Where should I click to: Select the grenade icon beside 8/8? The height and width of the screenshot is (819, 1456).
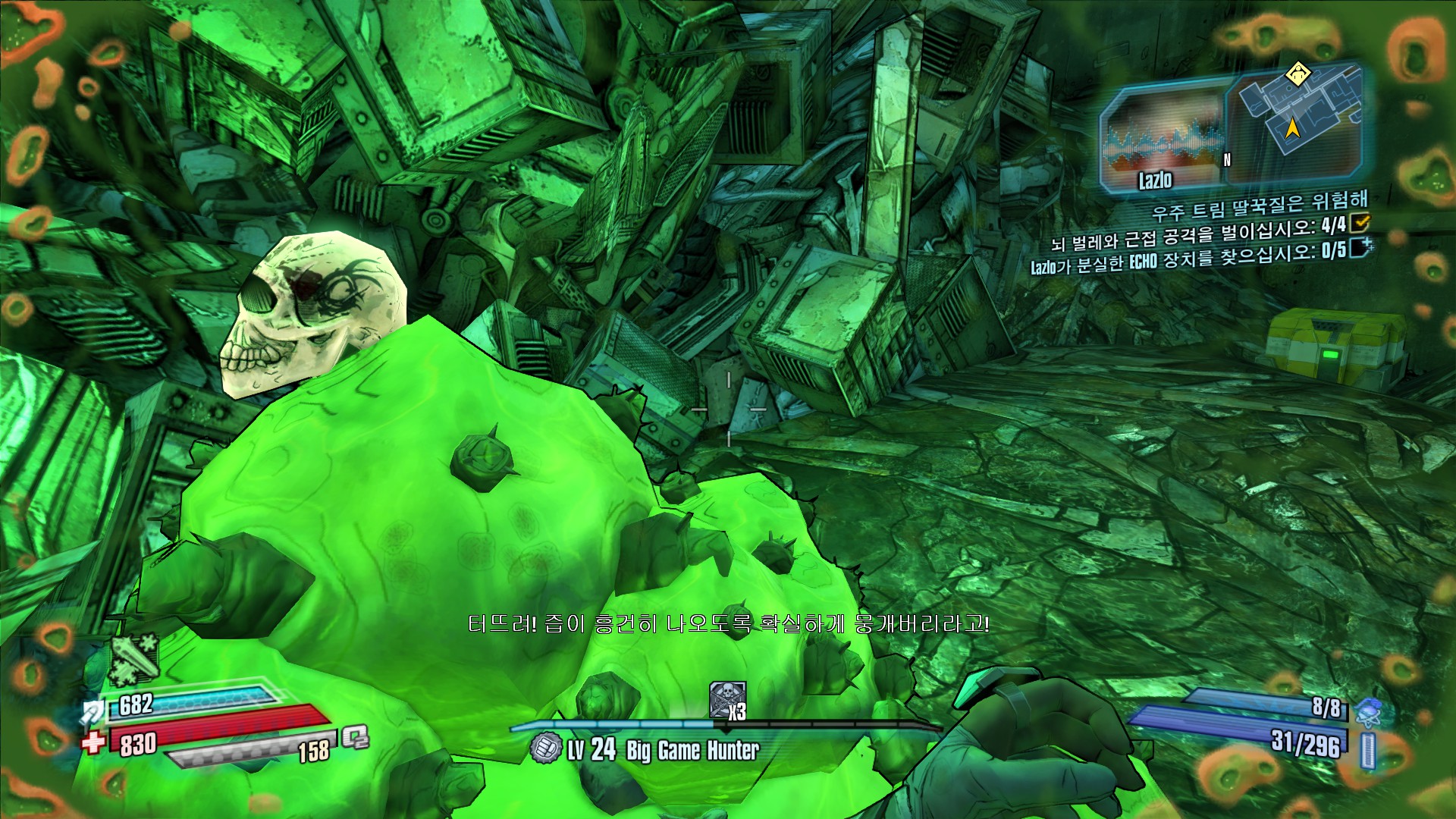1367,711
